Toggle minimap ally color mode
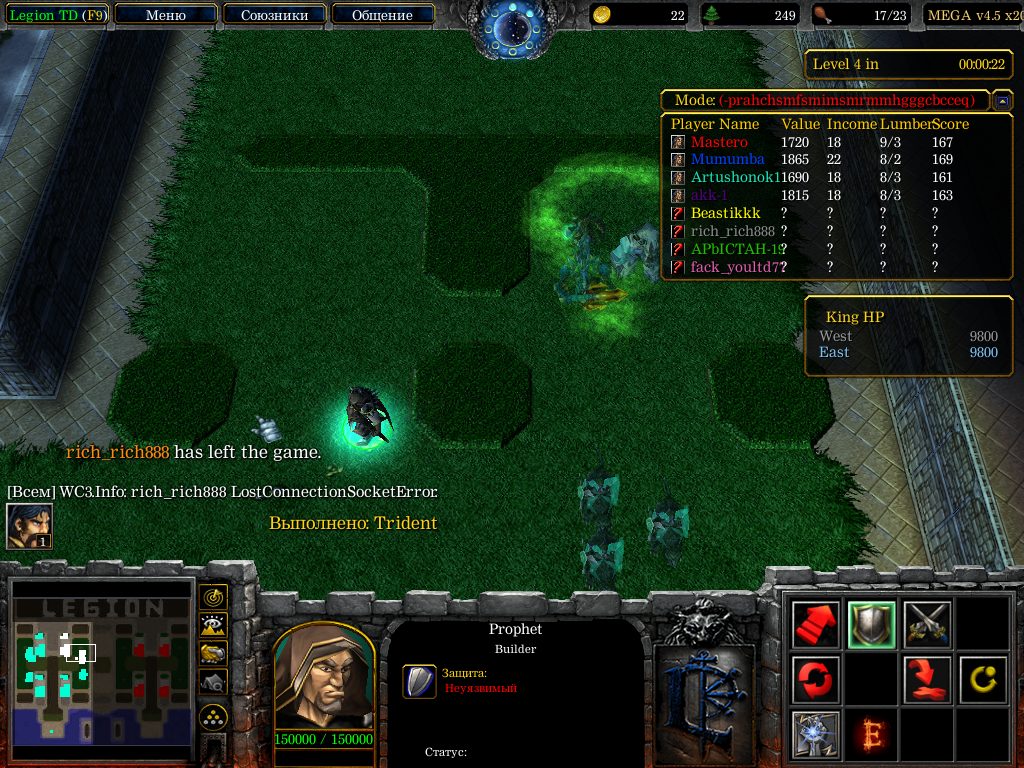Image resolution: width=1024 pixels, height=768 pixels. pyautogui.click(x=213, y=654)
